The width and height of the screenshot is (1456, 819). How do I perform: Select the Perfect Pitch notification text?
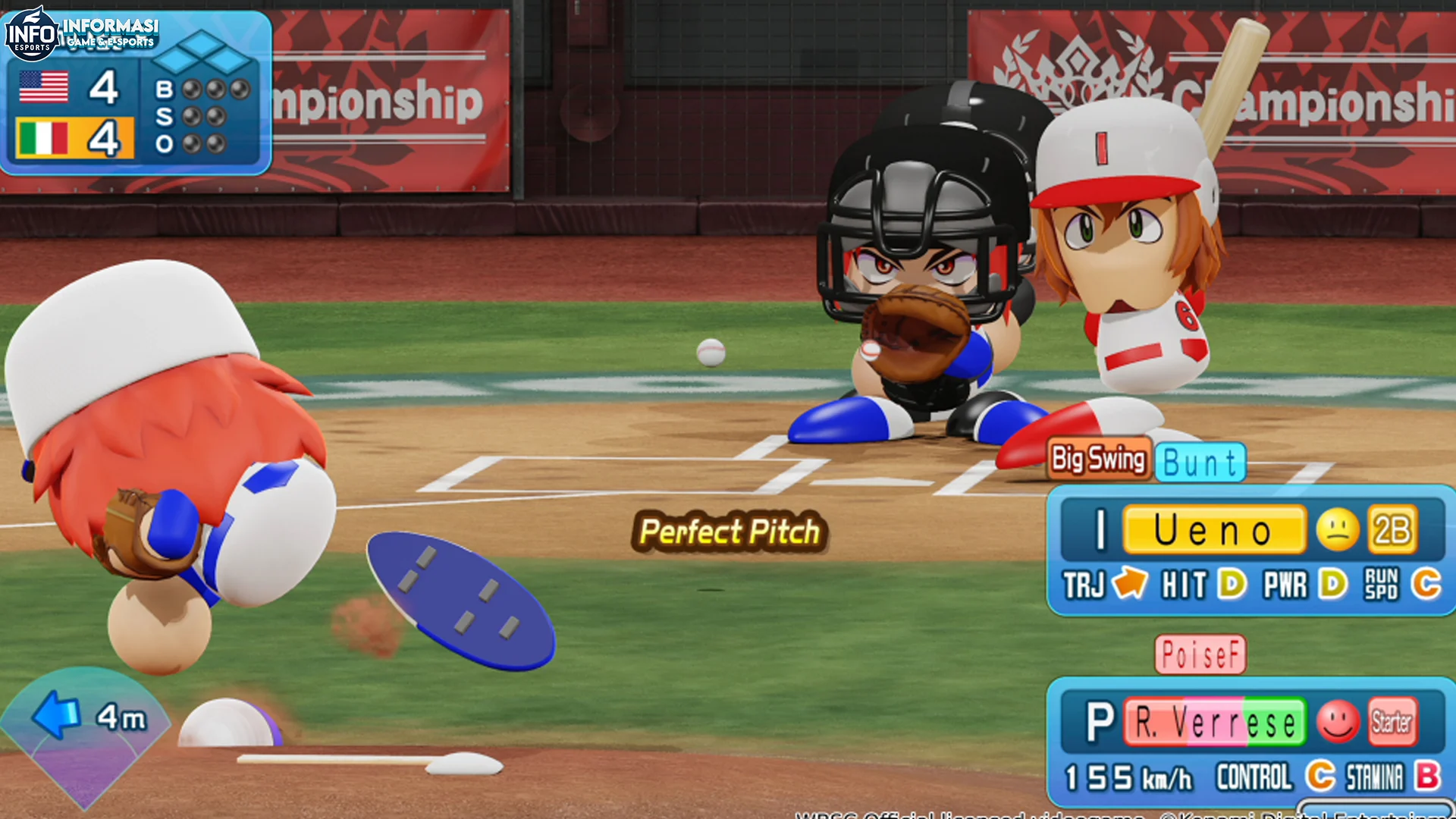click(x=730, y=532)
